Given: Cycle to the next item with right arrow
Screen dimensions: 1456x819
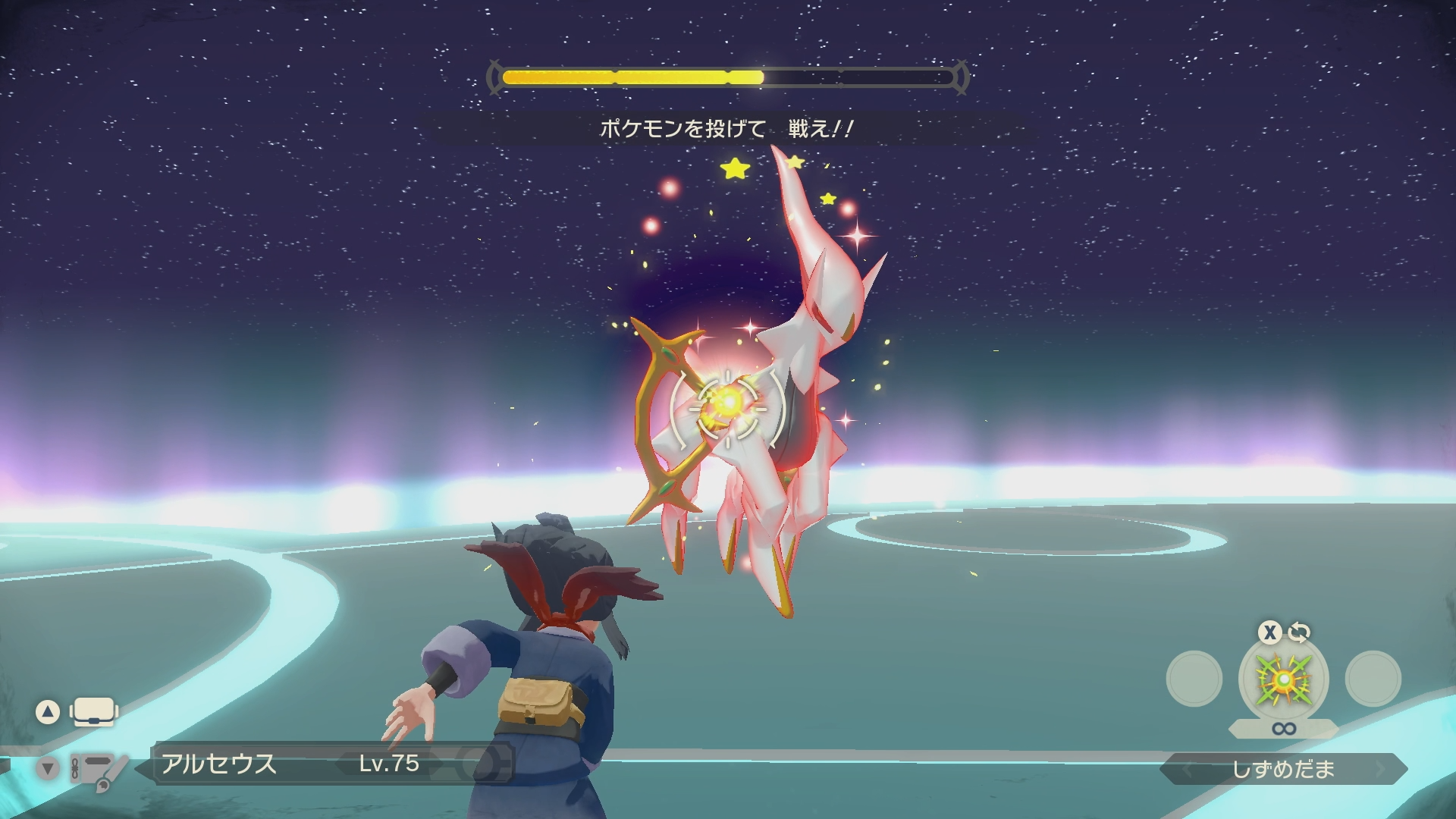Looking at the screenshot, I should [x=1380, y=770].
